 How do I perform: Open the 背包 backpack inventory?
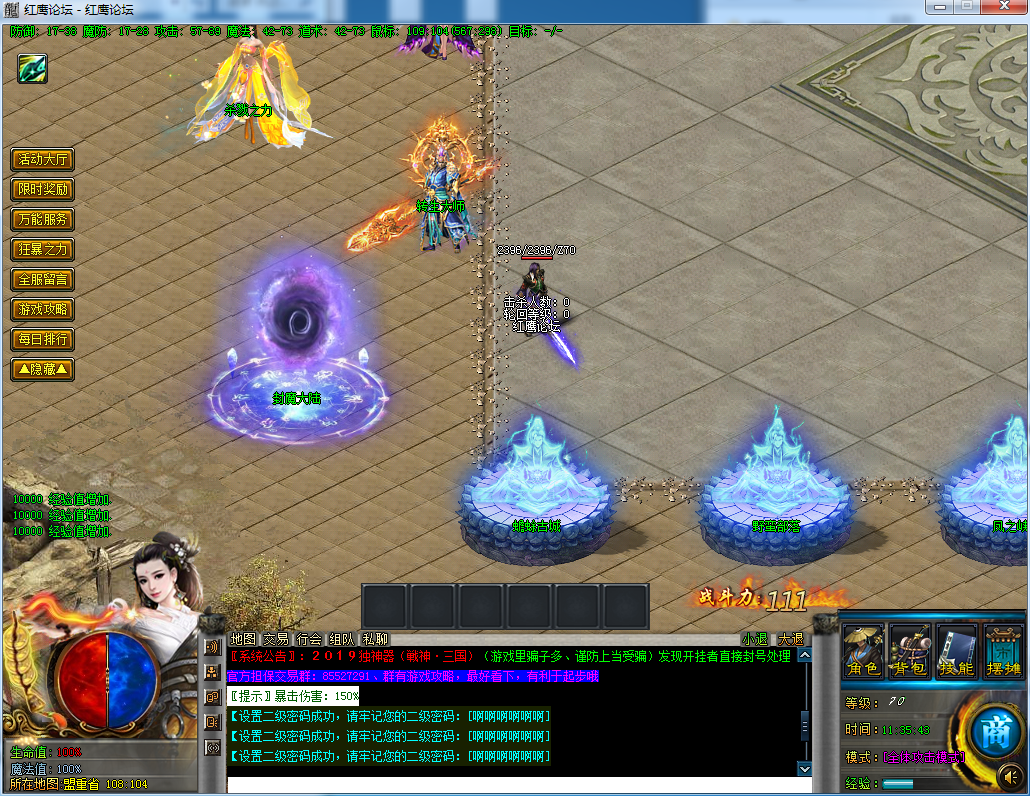pyautogui.click(x=910, y=652)
